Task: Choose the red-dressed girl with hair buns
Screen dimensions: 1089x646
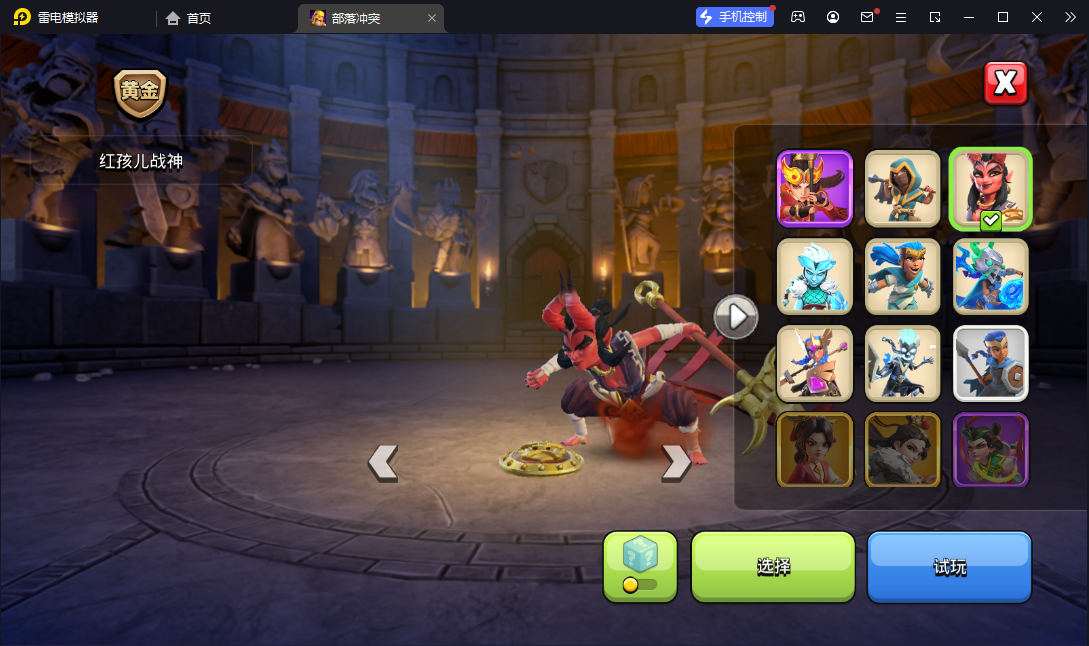Action: point(815,450)
